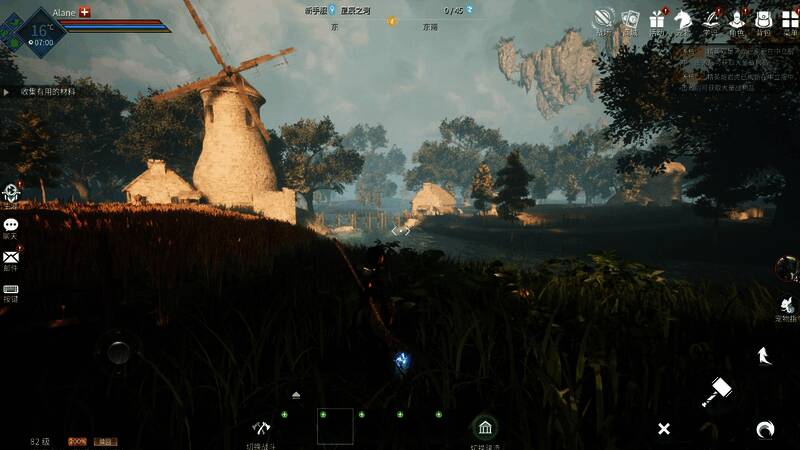Expand the 收集有用的材料 quest tracker
The height and width of the screenshot is (450, 800).
click(48, 92)
